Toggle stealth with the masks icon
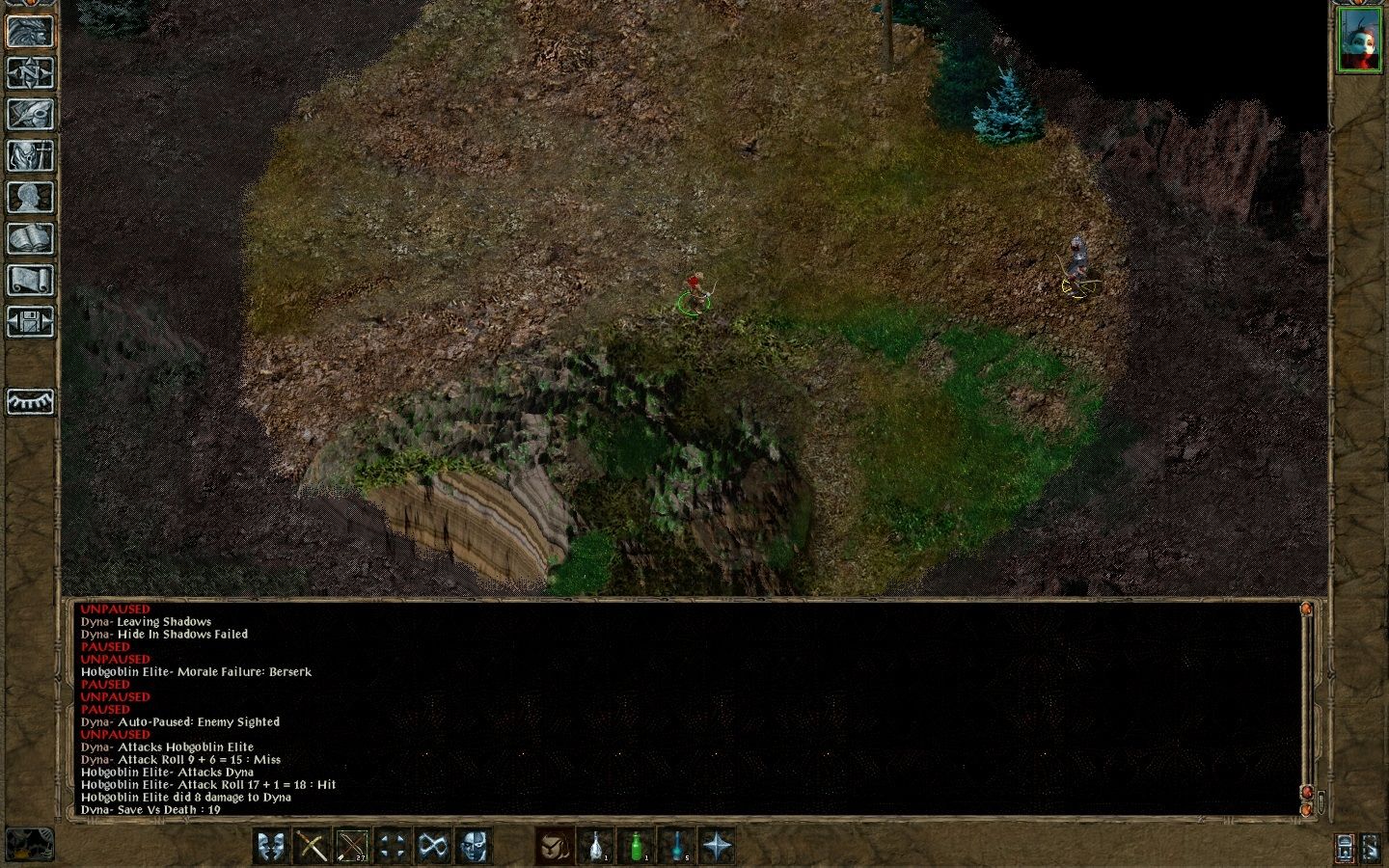 pos(270,847)
